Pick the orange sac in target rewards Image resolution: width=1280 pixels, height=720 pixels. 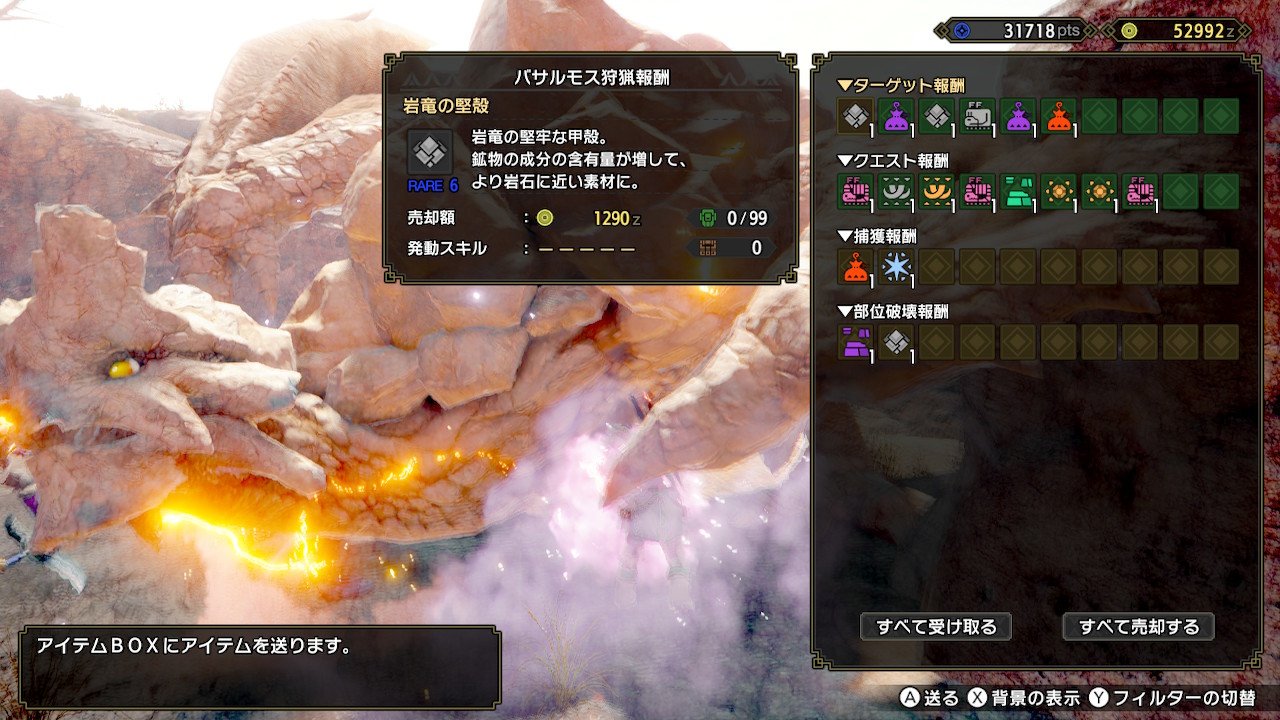point(1059,116)
